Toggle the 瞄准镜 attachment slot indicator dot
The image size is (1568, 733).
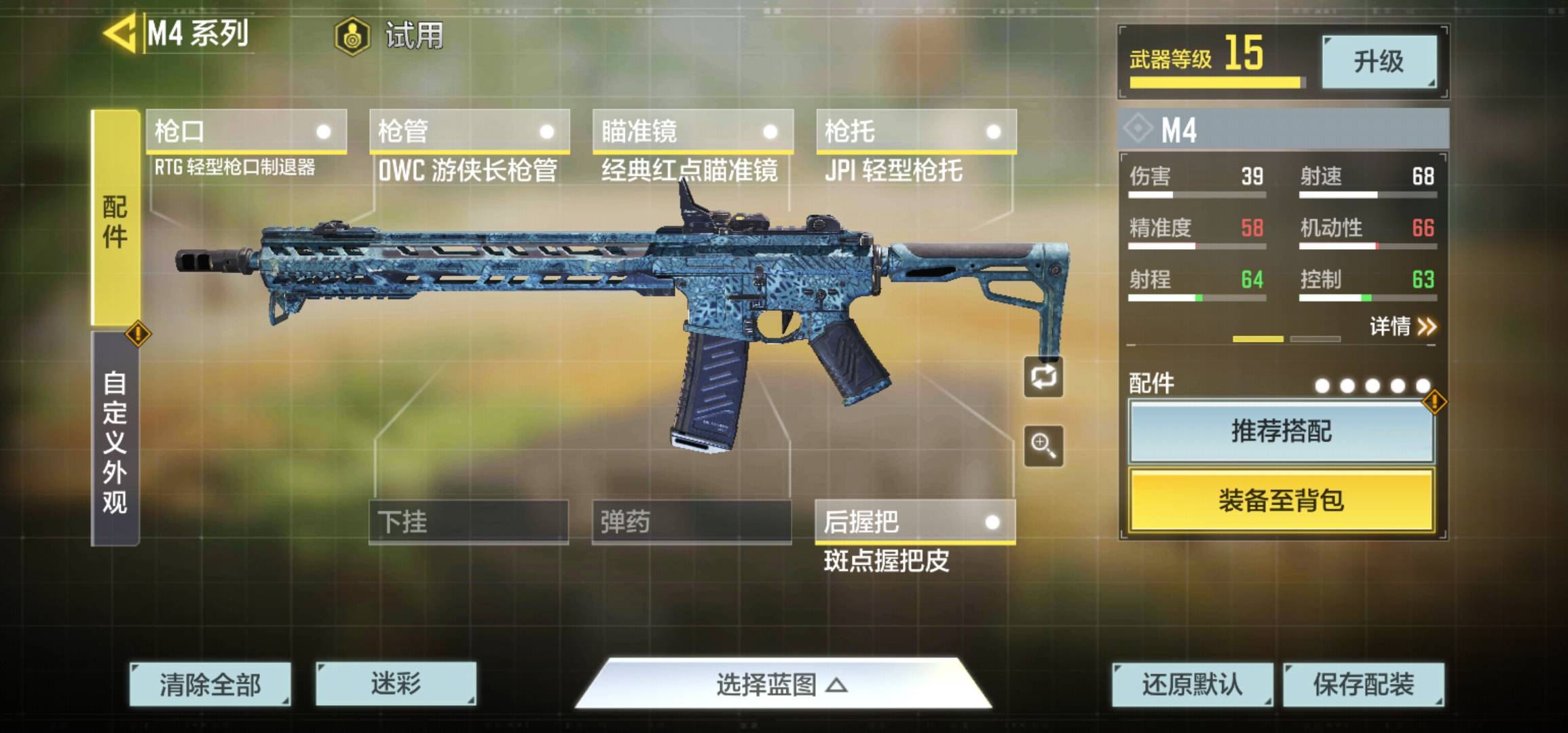point(770,131)
